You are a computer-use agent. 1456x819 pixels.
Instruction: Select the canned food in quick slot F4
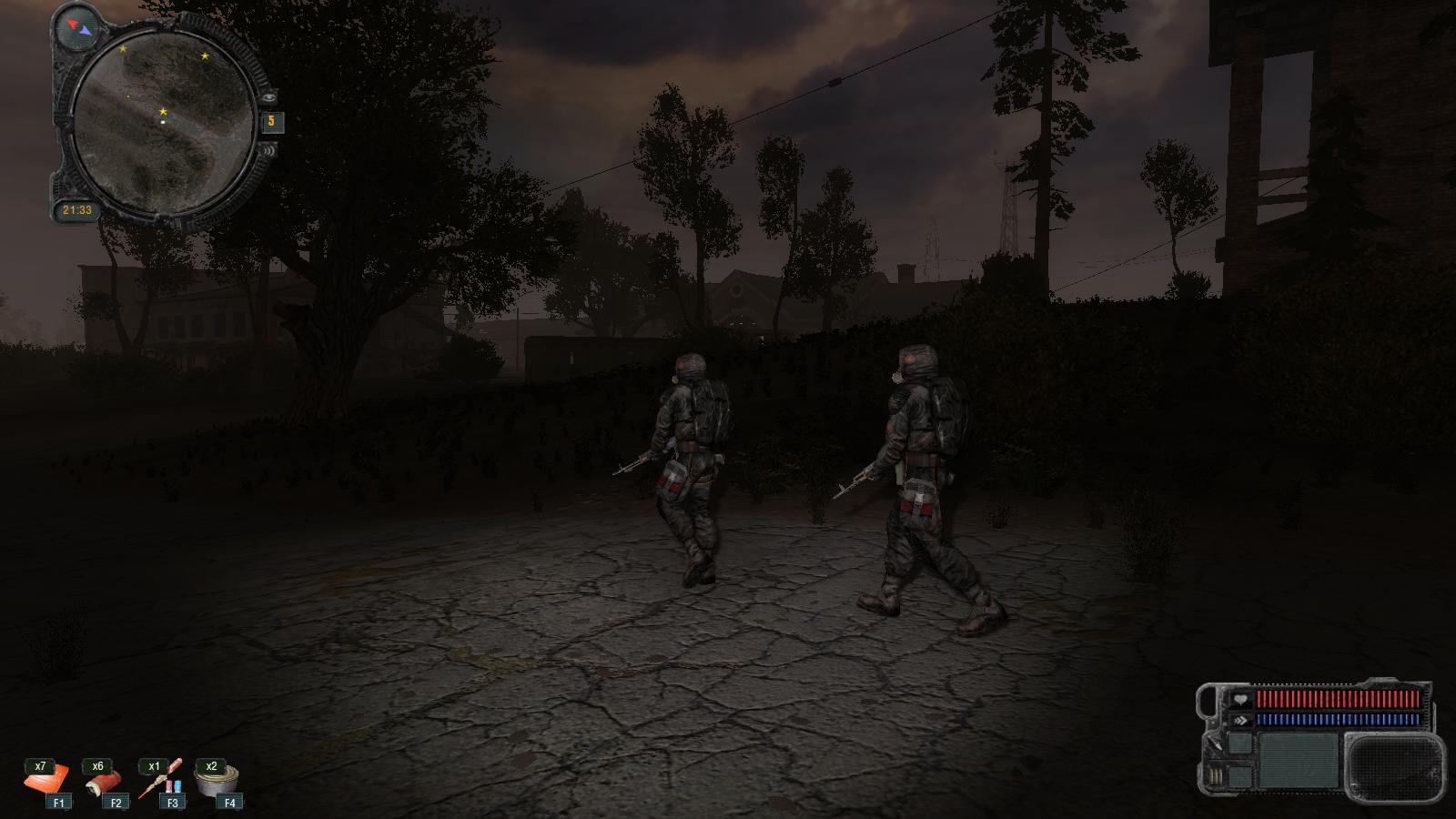click(x=218, y=781)
